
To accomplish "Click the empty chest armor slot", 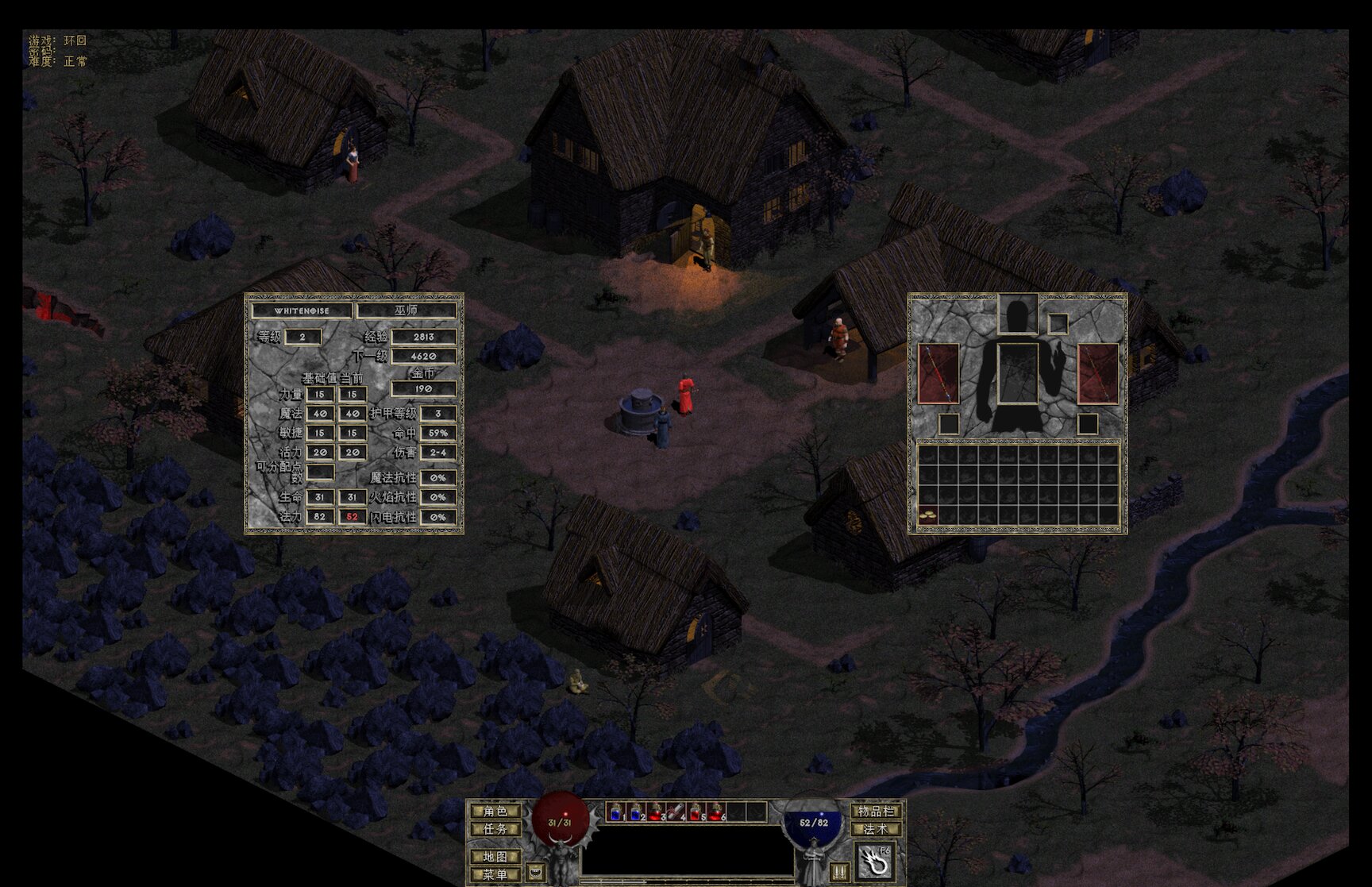I will click(1018, 373).
